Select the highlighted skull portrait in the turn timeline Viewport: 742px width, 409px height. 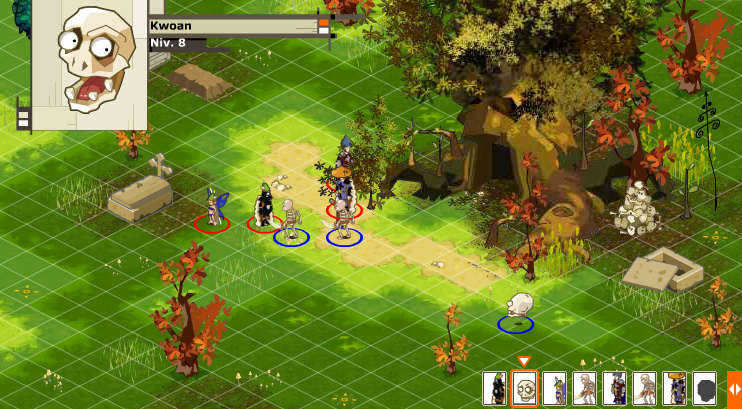(x=525, y=388)
